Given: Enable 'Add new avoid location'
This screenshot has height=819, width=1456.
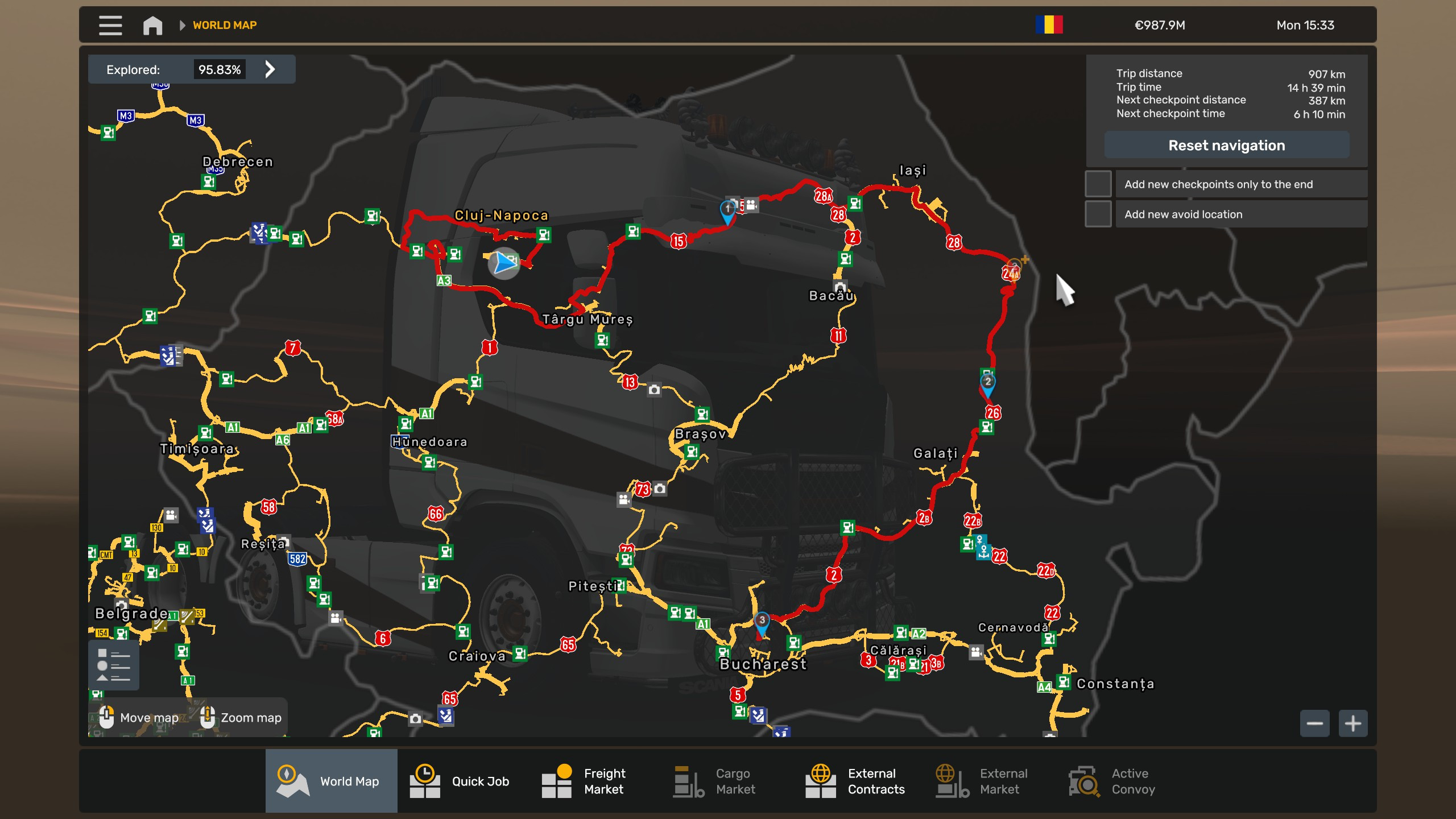Looking at the screenshot, I should click(x=1098, y=213).
